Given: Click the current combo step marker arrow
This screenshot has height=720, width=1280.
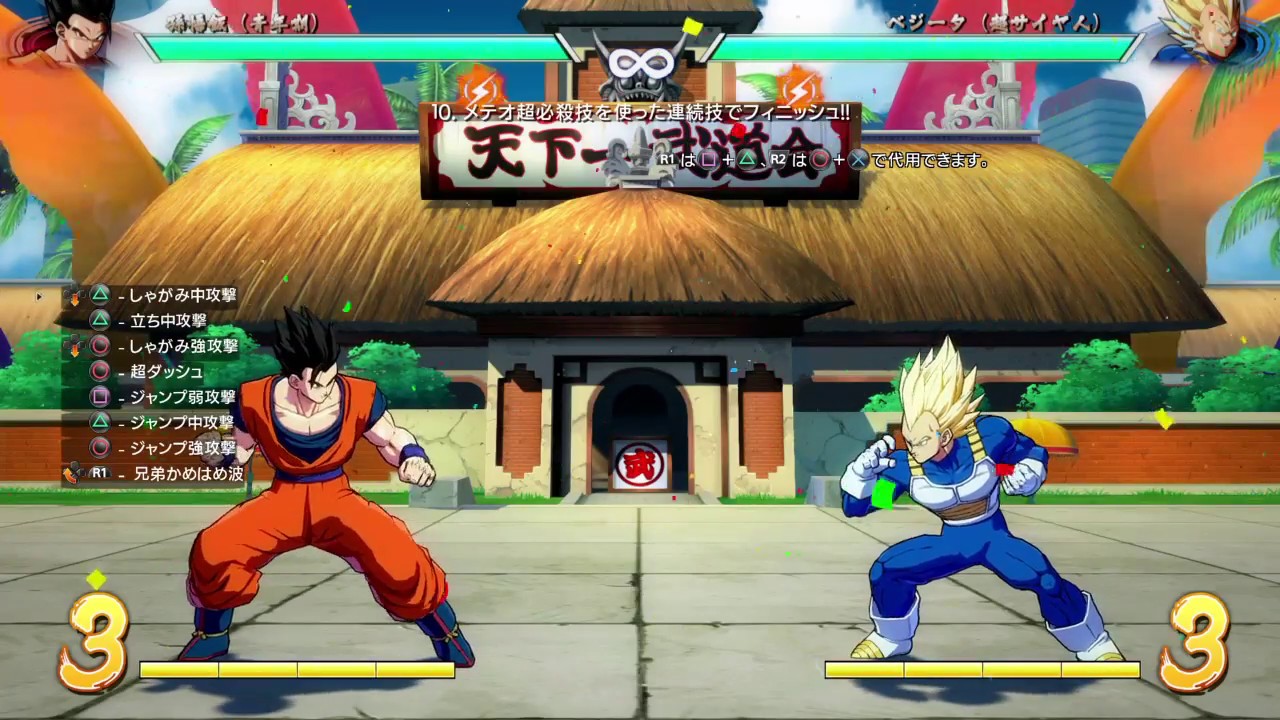Looking at the screenshot, I should tap(38, 296).
